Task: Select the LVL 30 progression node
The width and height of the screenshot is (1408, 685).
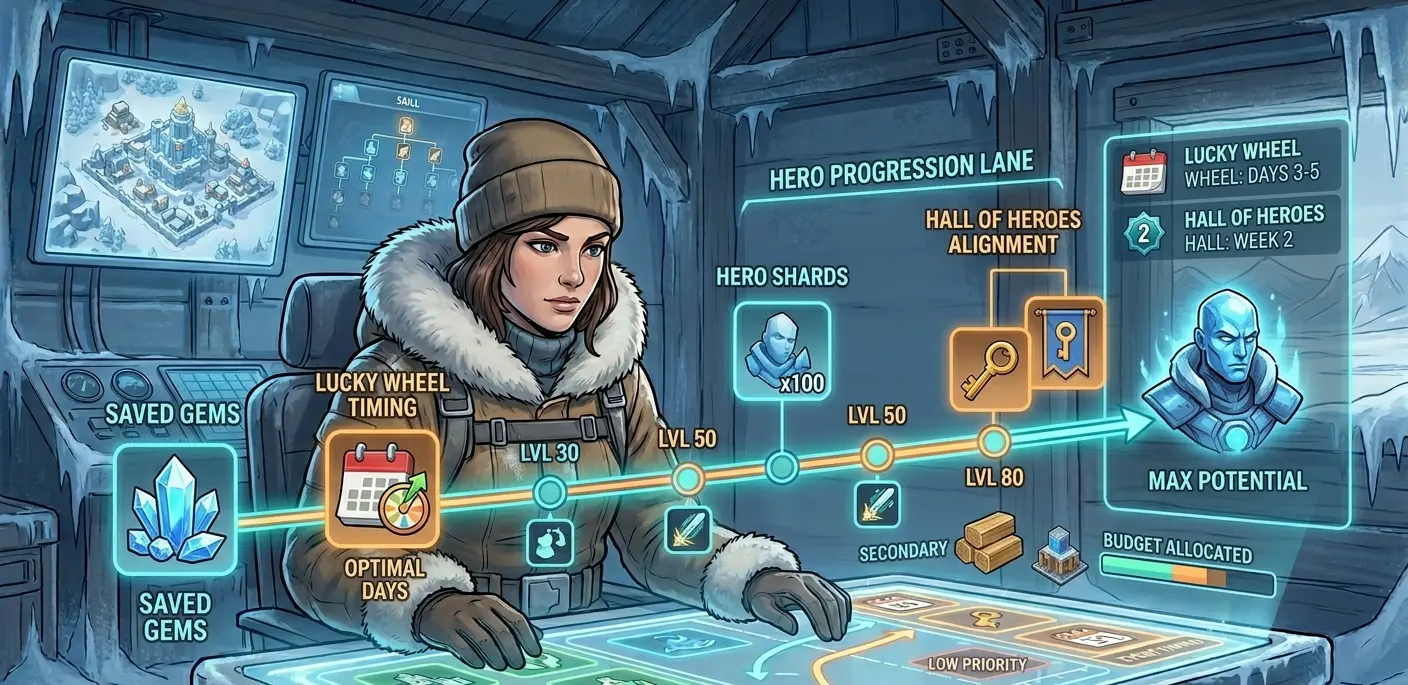Action: click(x=548, y=492)
